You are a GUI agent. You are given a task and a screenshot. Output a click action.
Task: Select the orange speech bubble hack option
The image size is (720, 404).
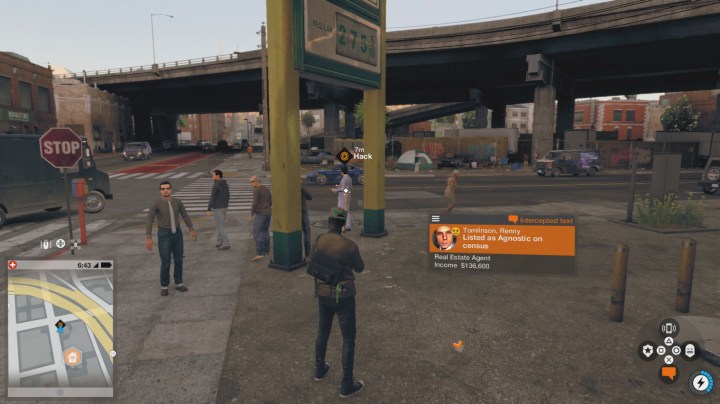pyautogui.click(x=669, y=373)
